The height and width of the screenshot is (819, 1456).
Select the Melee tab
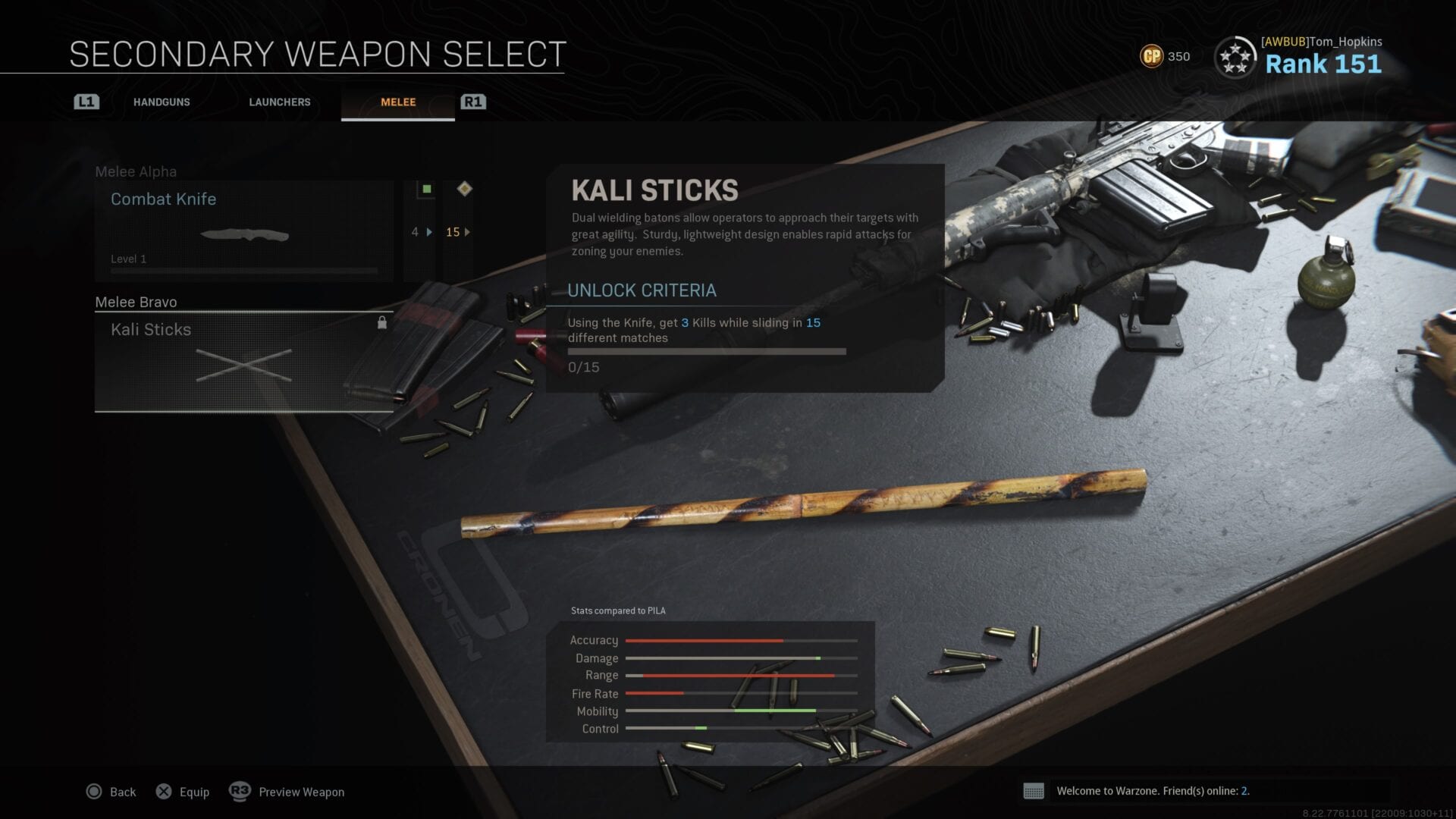[x=398, y=102]
